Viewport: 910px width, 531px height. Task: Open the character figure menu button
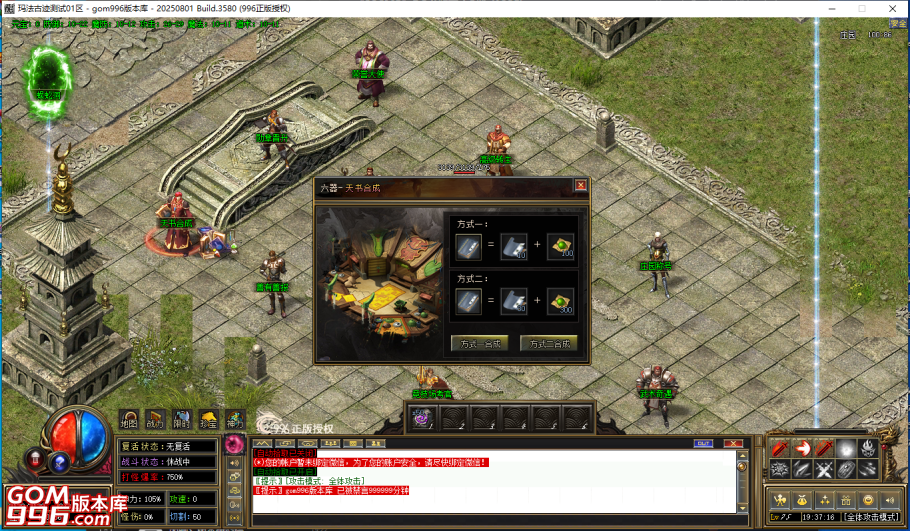click(x=779, y=499)
